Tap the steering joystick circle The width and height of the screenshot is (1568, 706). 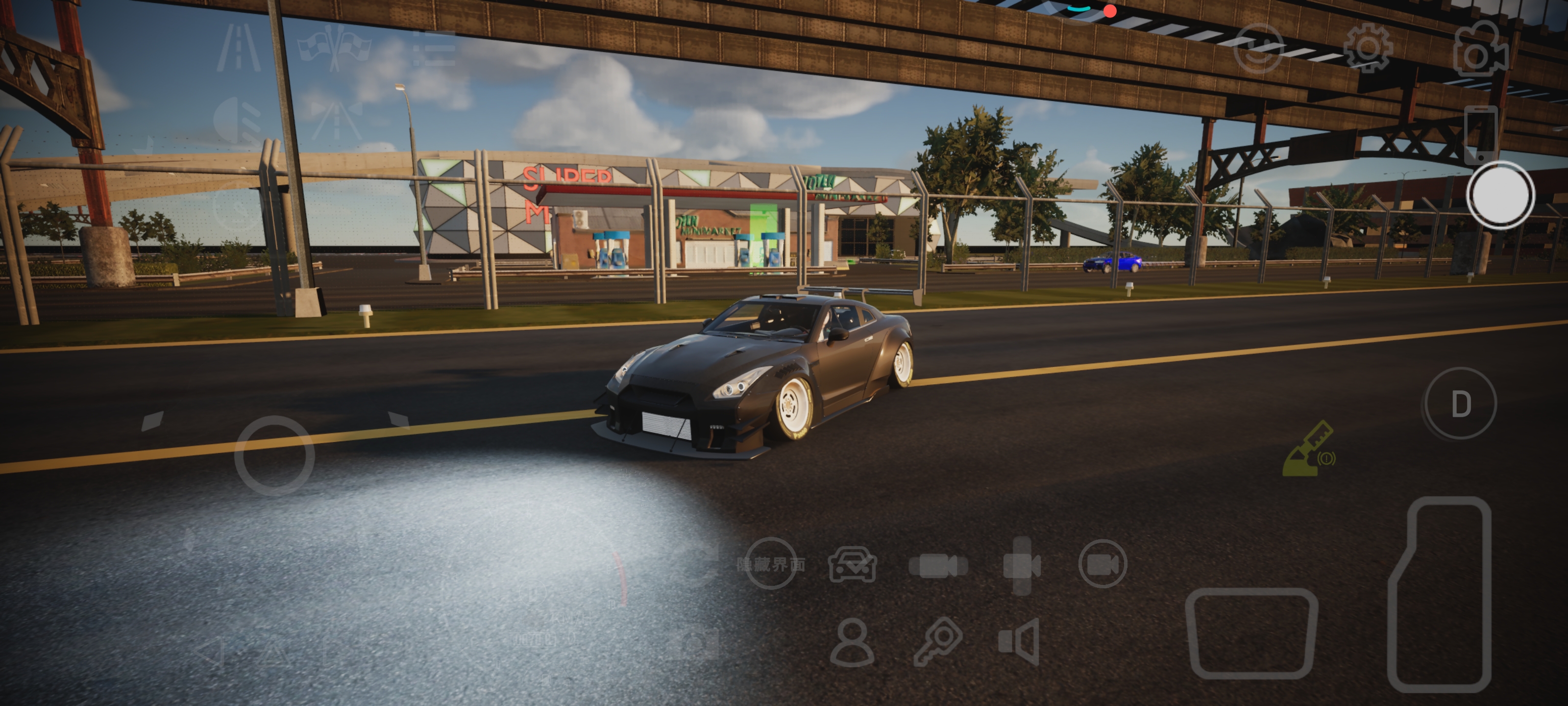coord(274,455)
